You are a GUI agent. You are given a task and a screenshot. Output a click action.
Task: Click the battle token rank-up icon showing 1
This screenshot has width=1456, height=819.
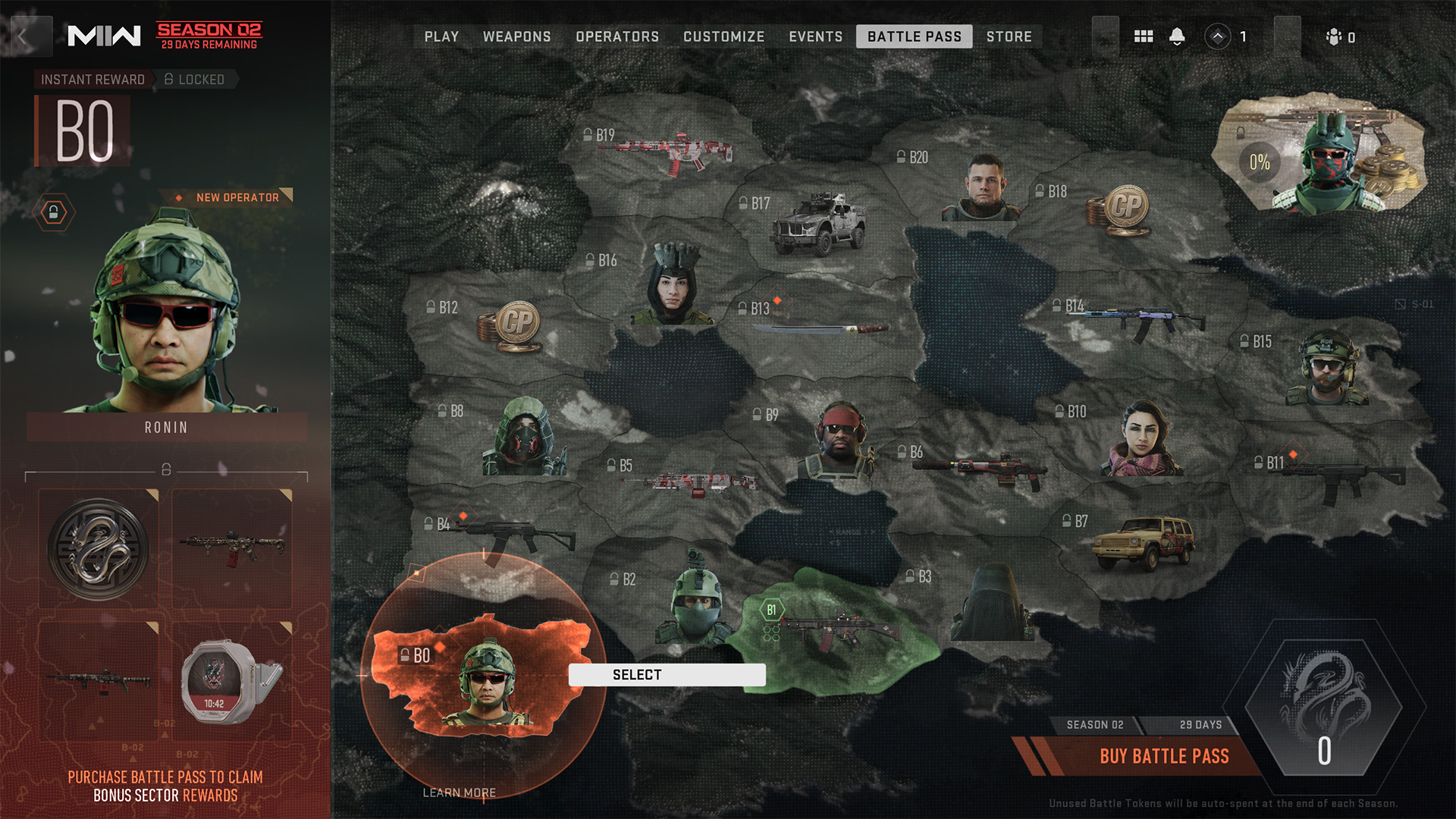coord(1219,36)
